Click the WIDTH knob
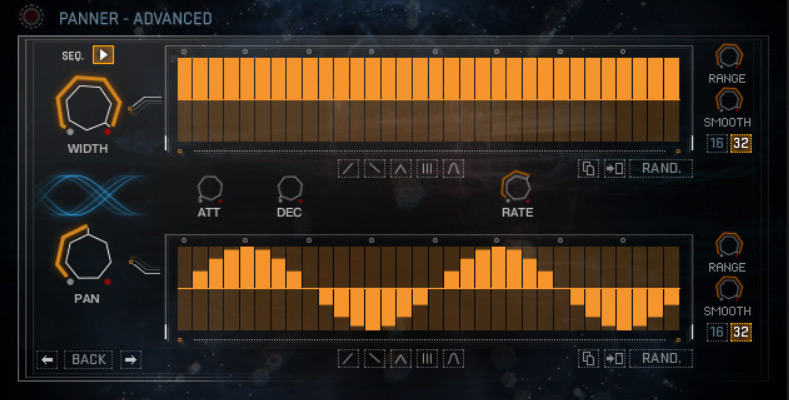Image resolution: width=789 pixels, height=400 pixels. pyautogui.click(x=88, y=106)
